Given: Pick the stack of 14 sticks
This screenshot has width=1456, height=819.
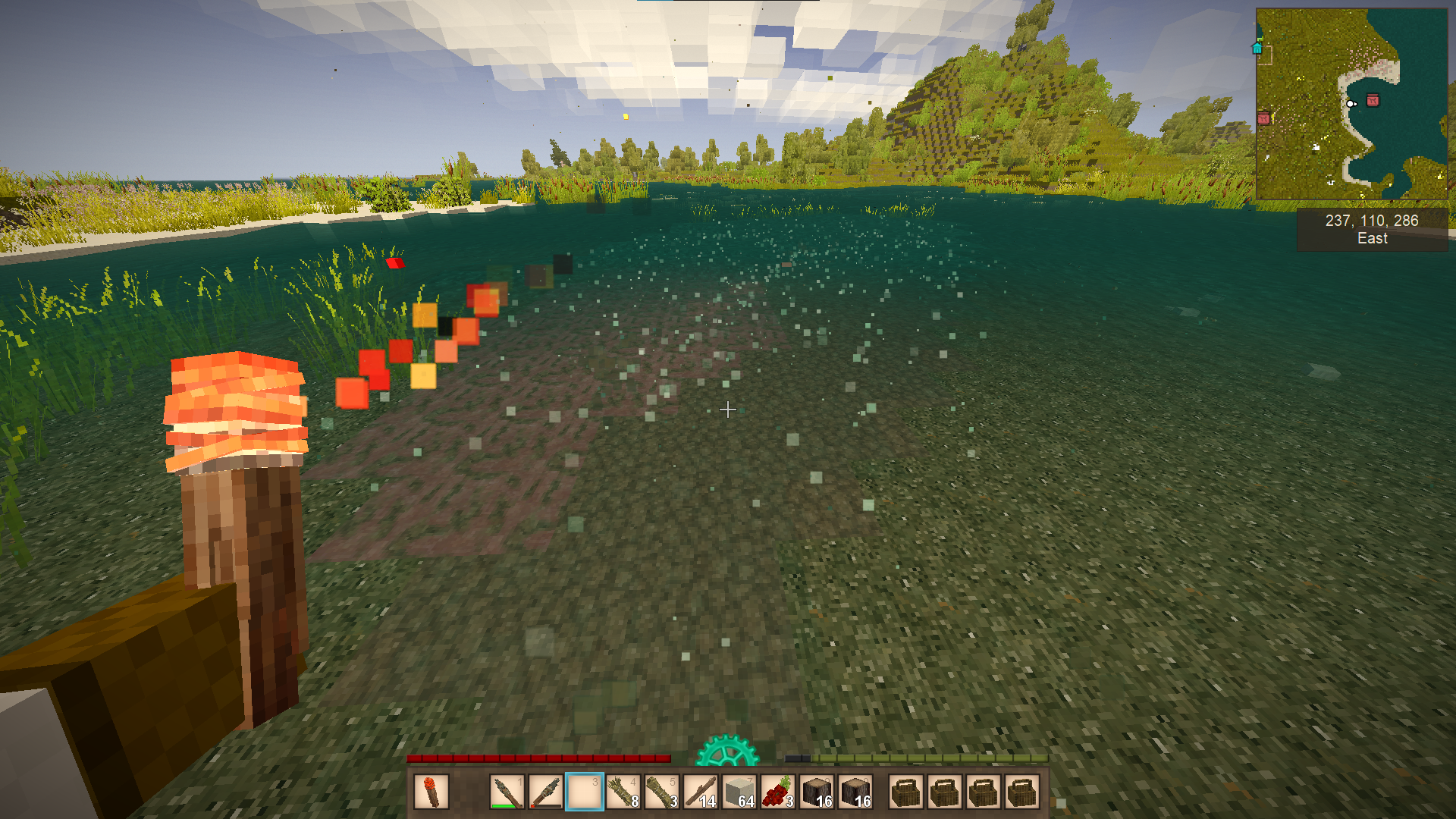Looking at the screenshot, I should (701, 792).
